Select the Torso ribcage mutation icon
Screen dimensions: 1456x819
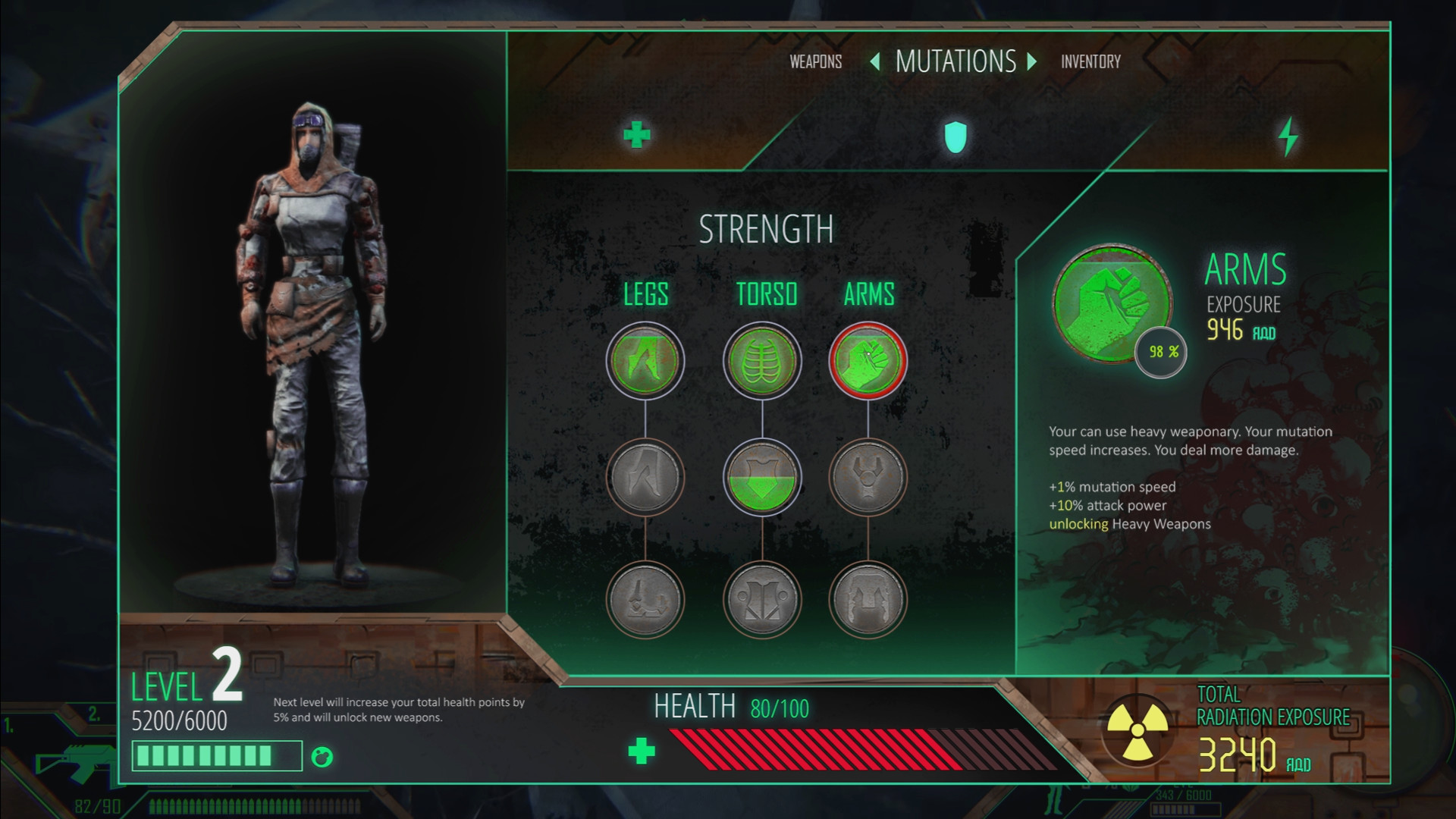click(x=762, y=362)
